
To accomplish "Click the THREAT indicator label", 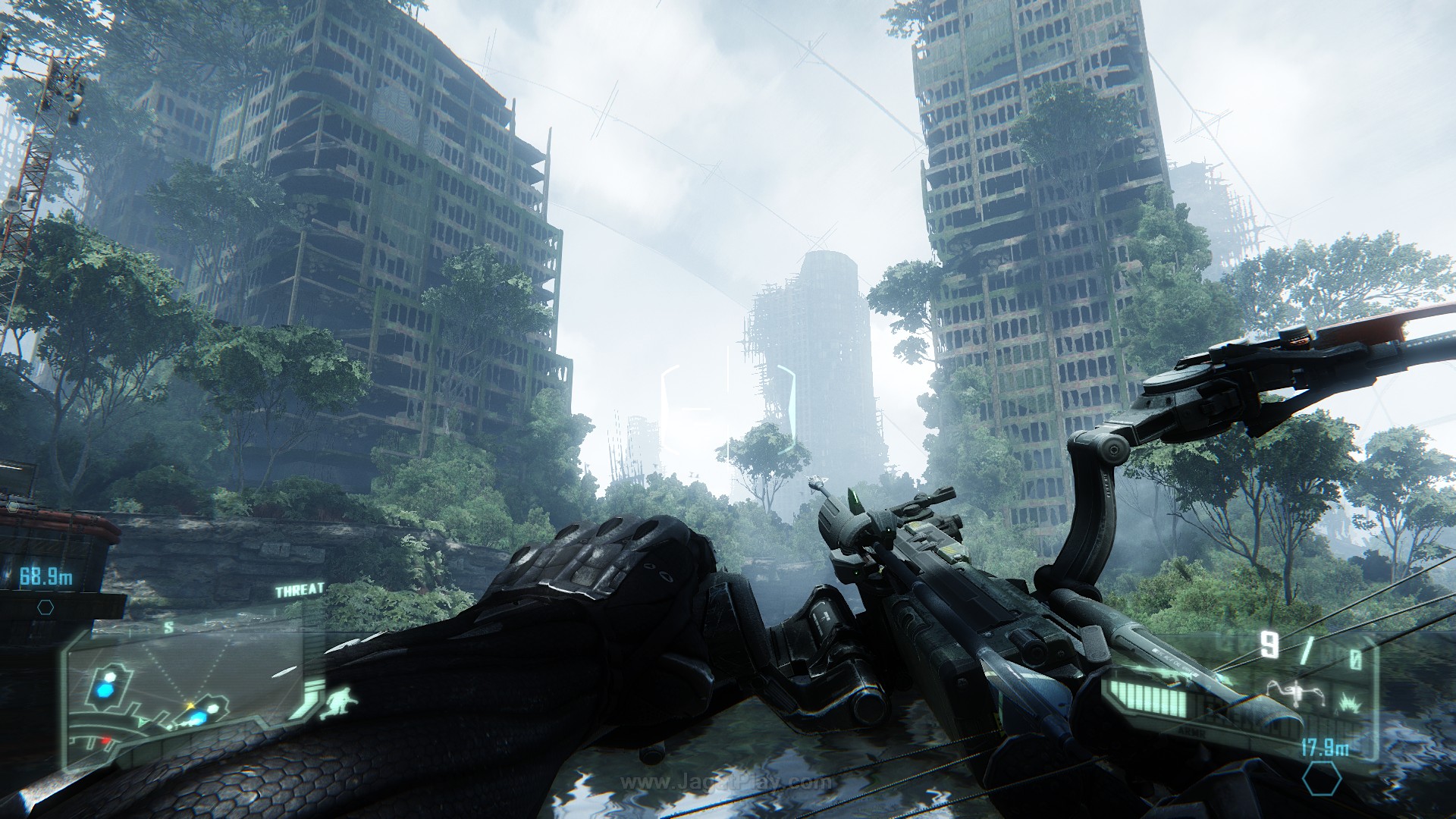I will (x=300, y=590).
